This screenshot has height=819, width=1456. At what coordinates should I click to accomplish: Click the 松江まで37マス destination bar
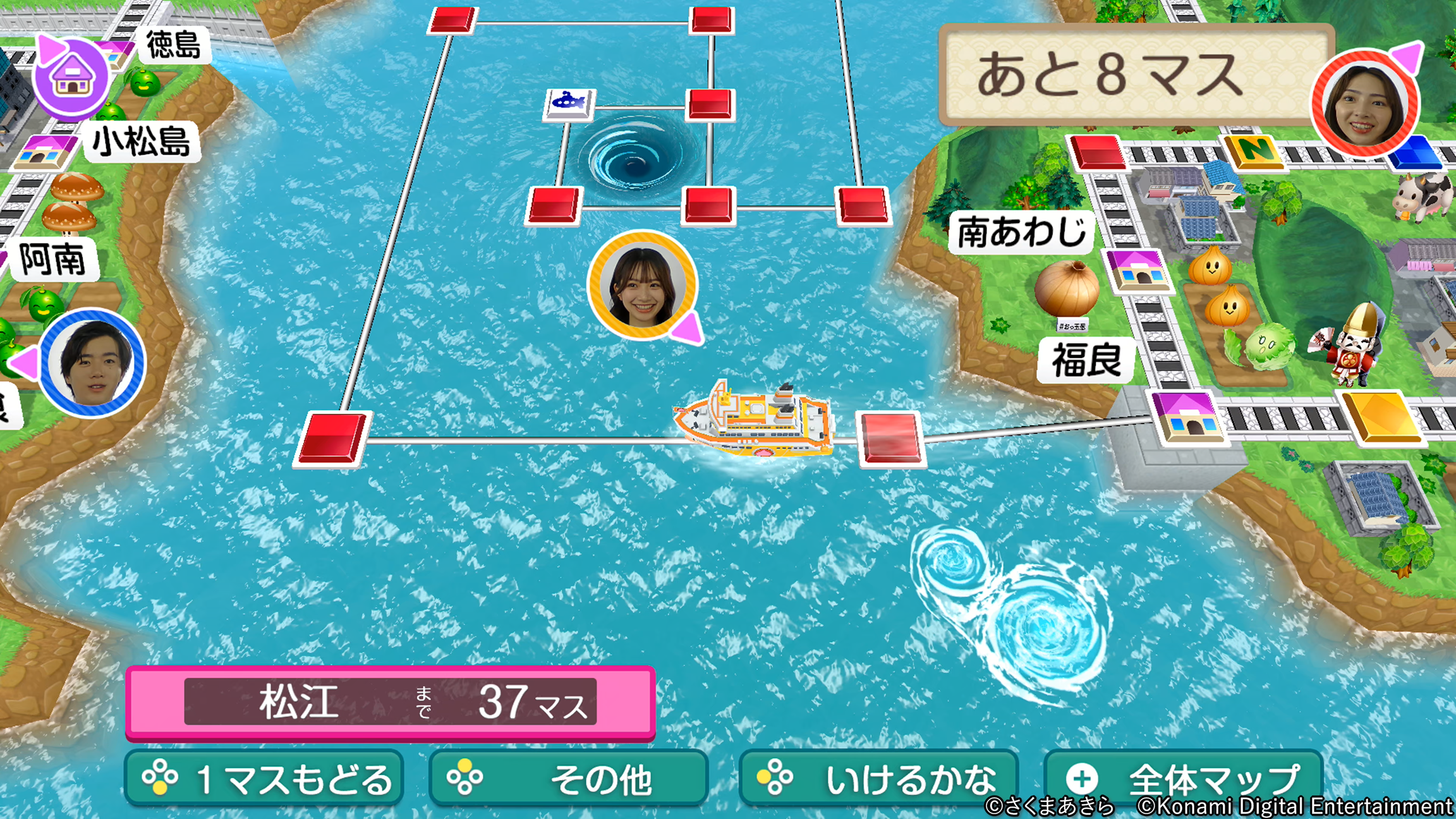[392, 701]
